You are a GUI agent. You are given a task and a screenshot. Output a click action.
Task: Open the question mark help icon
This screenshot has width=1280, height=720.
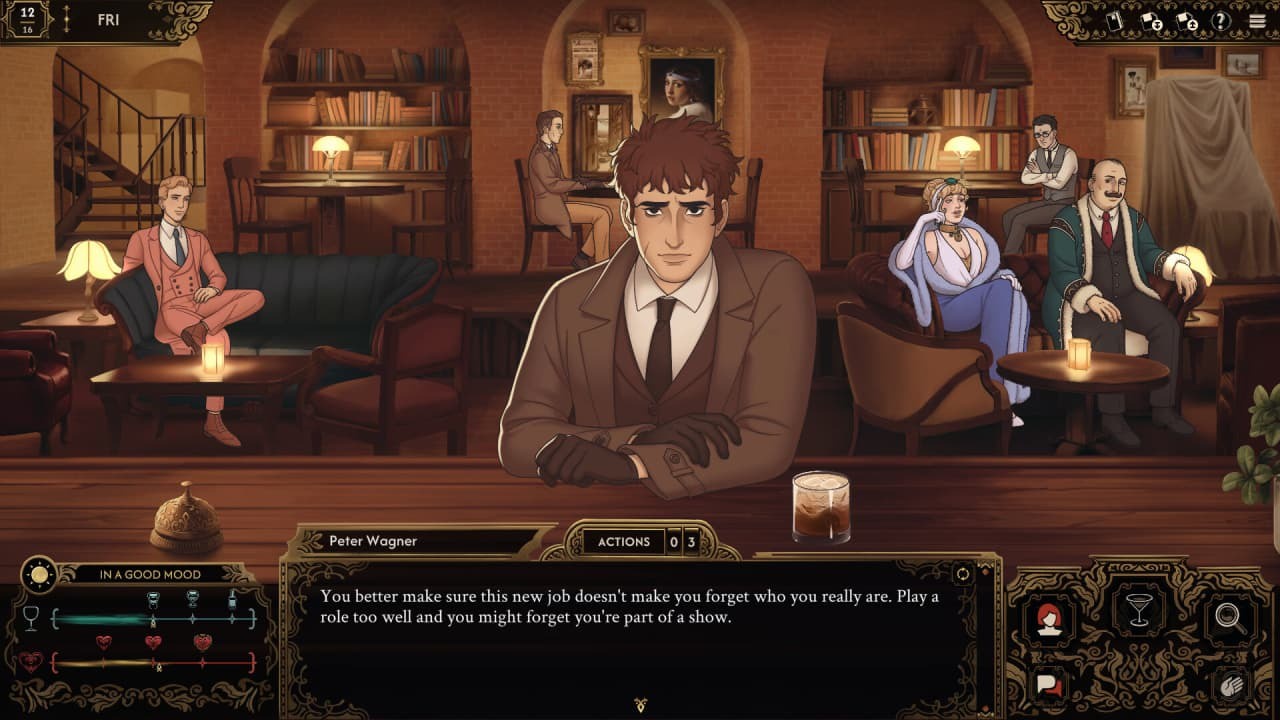pyautogui.click(x=1222, y=20)
